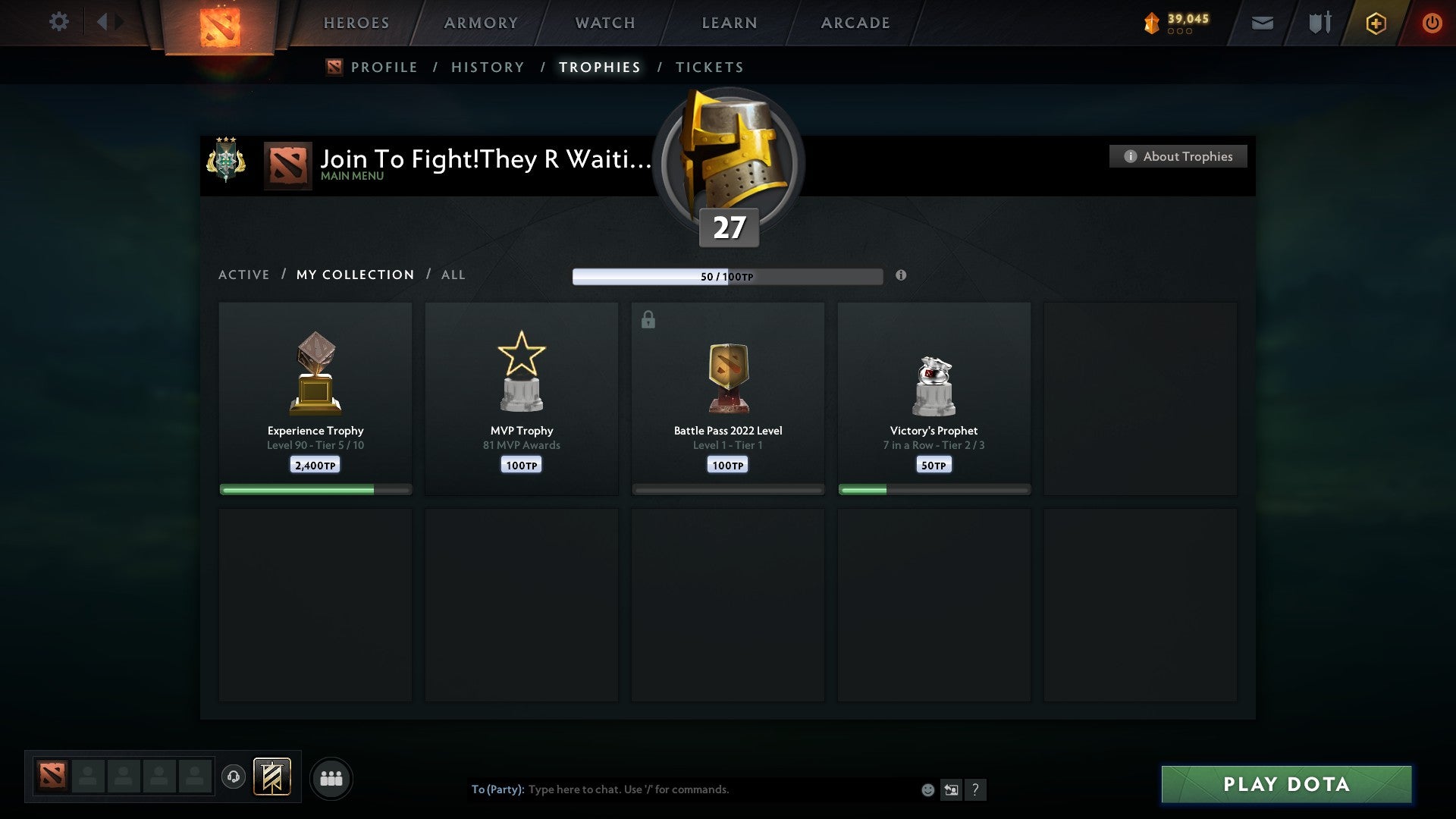Click the battle pass banner icon near party slots

click(x=273, y=778)
